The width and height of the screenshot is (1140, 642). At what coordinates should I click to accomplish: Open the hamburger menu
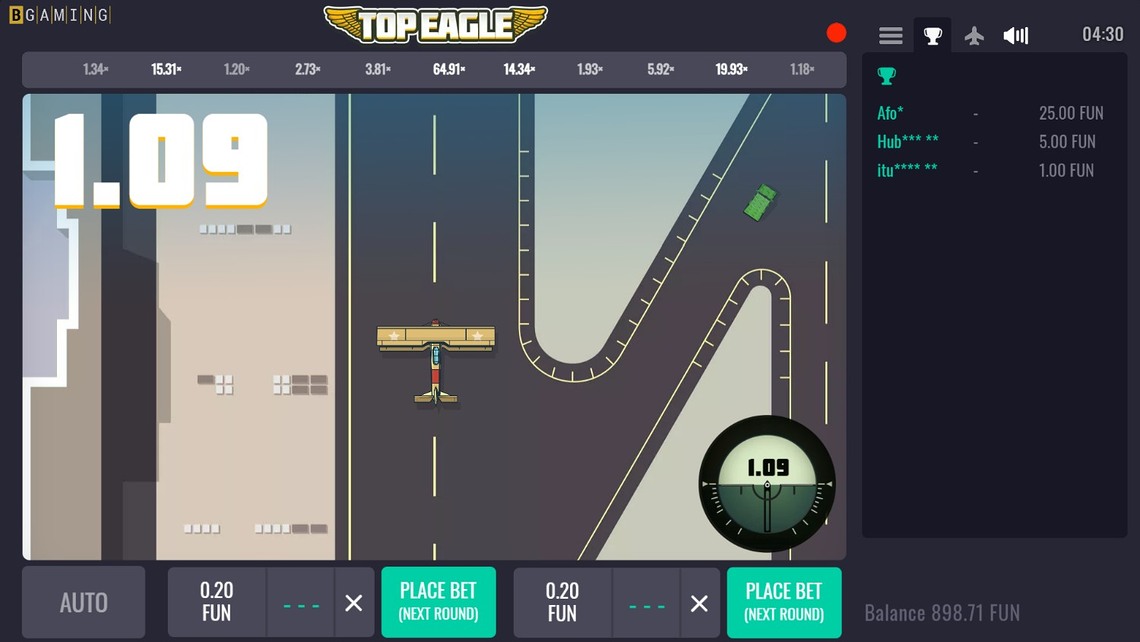point(890,36)
